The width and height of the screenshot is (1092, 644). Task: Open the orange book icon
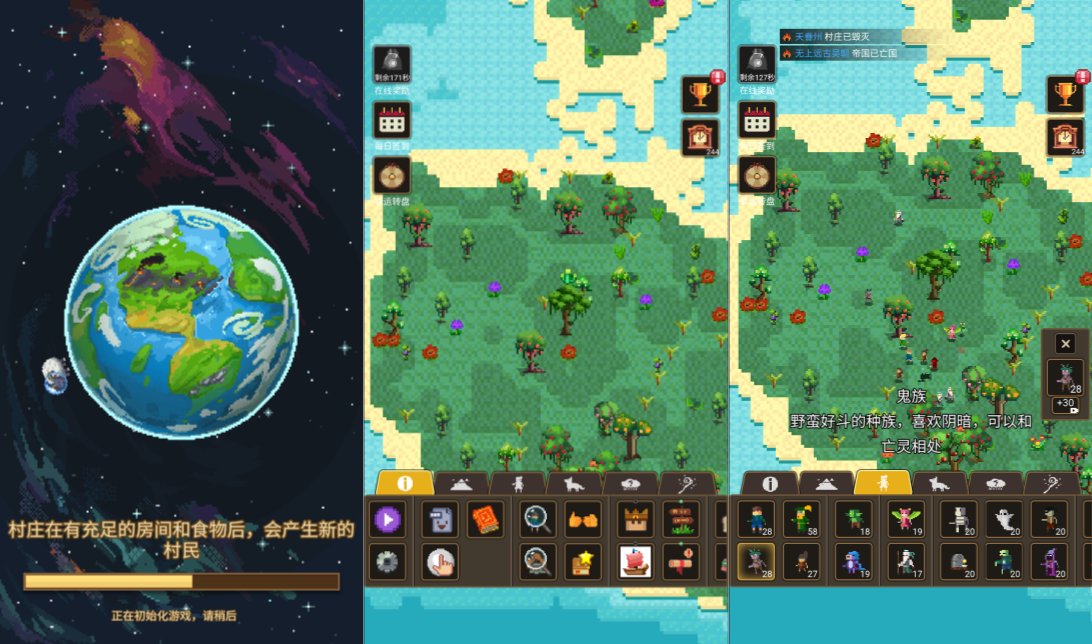(485, 519)
